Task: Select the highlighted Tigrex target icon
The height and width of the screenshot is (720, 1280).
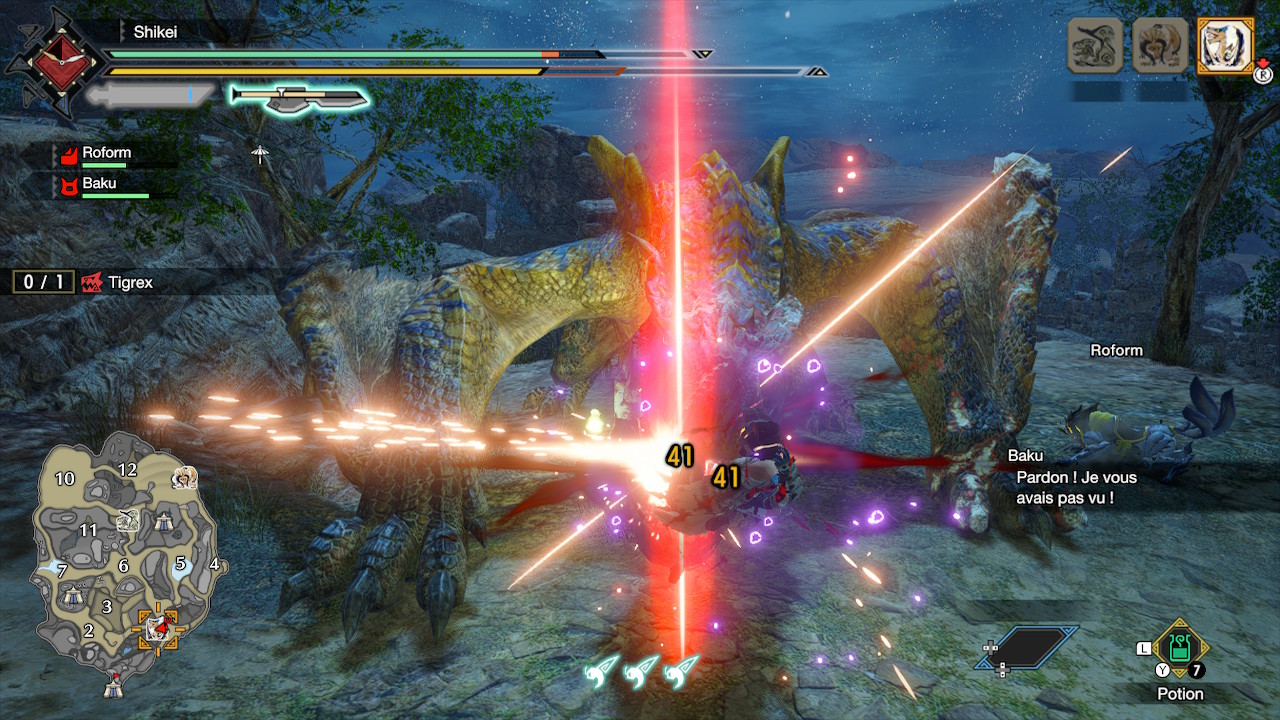Action: click(1225, 46)
